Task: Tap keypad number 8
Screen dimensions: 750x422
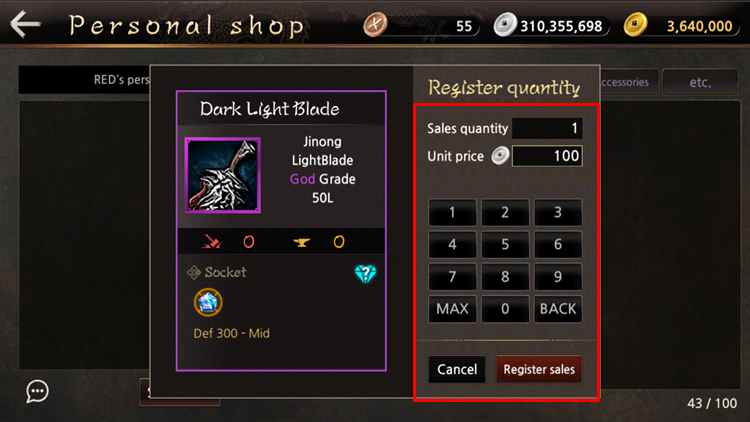Action: coord(505,277)
